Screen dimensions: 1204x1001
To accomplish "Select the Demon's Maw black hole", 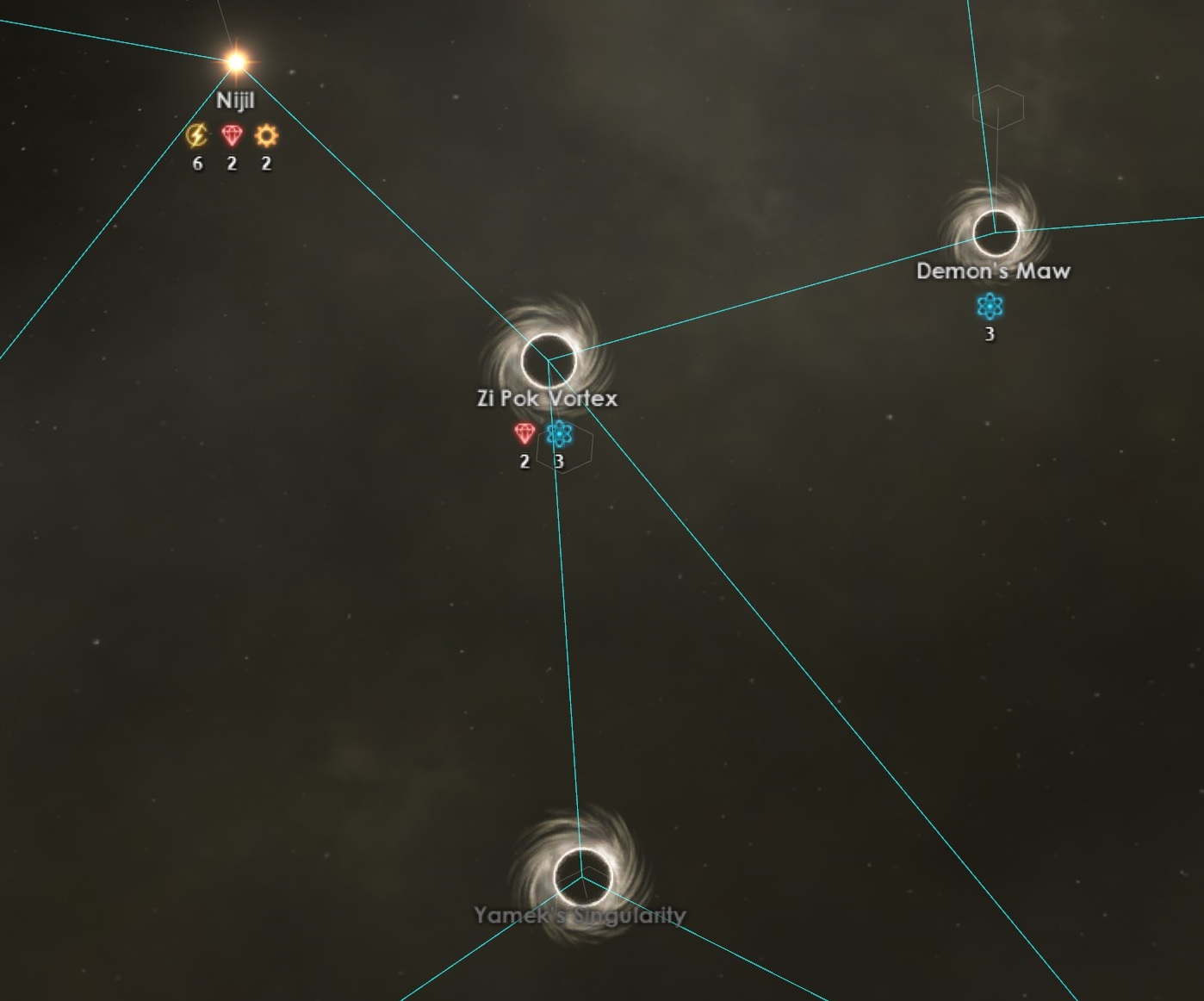I will pos(995,229).
